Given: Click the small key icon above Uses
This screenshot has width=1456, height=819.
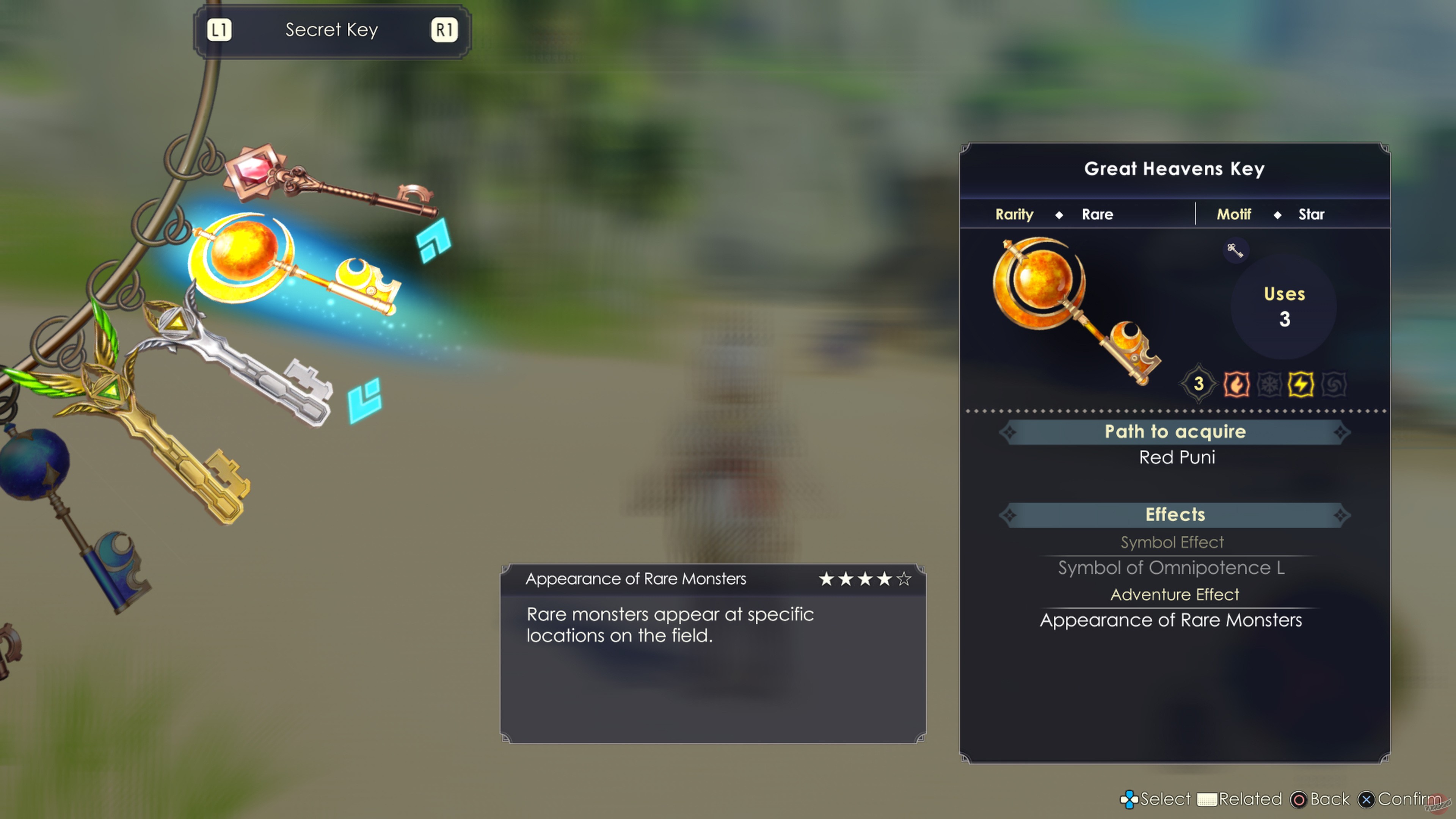Looking at the screenshot, I should tap(1236, 251).
